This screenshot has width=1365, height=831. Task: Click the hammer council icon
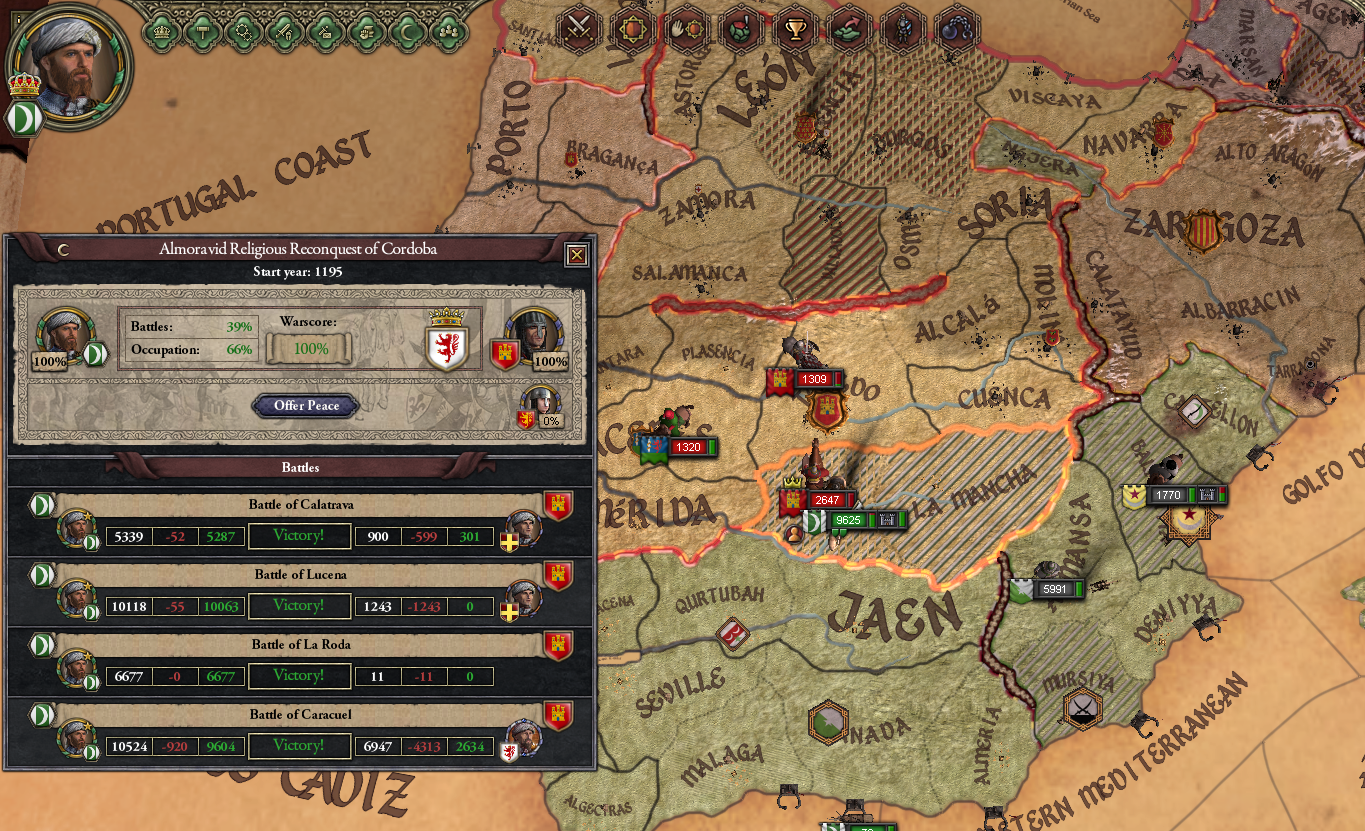pos(202,32)
